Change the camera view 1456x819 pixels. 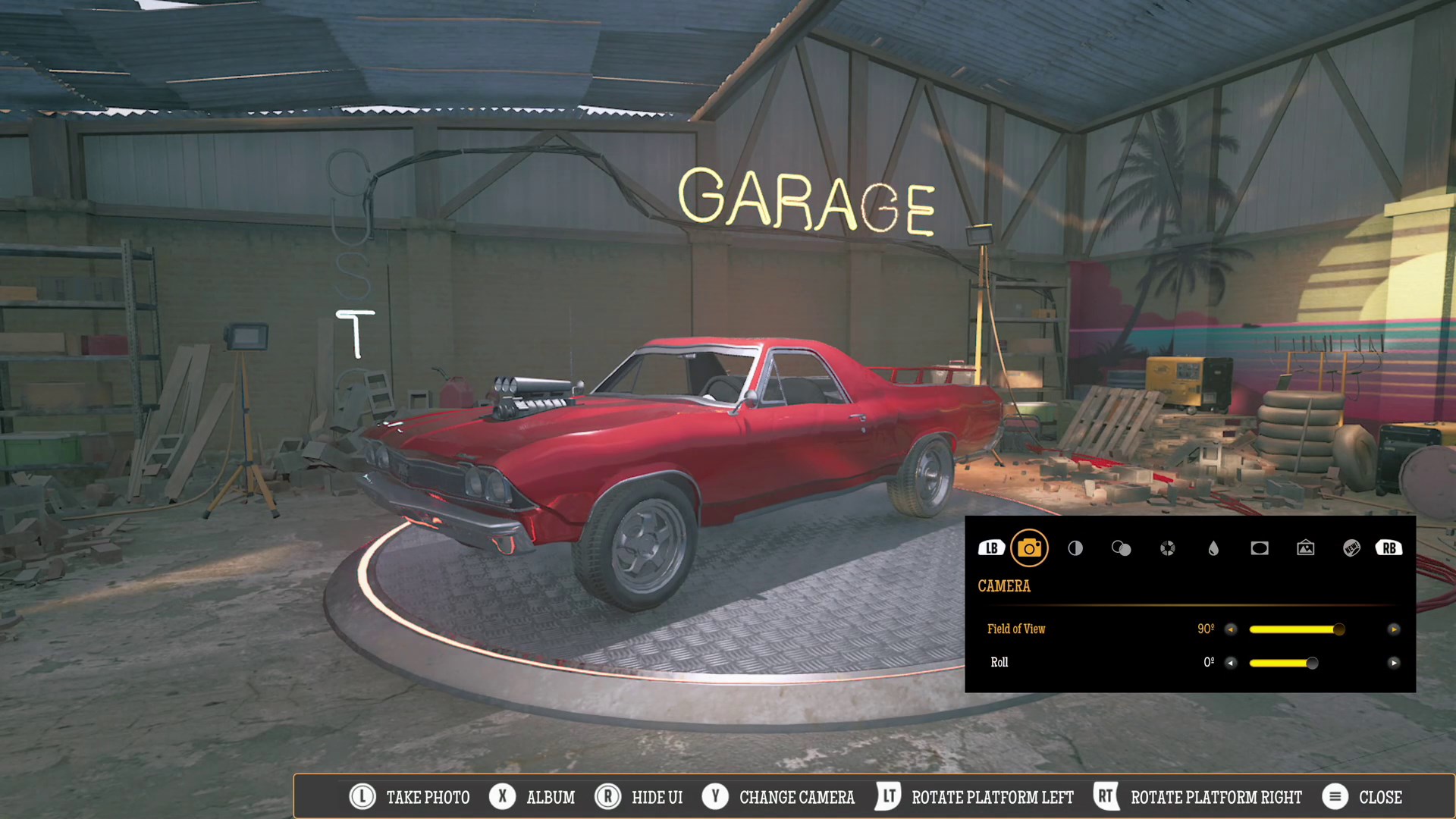click(779, 797)
